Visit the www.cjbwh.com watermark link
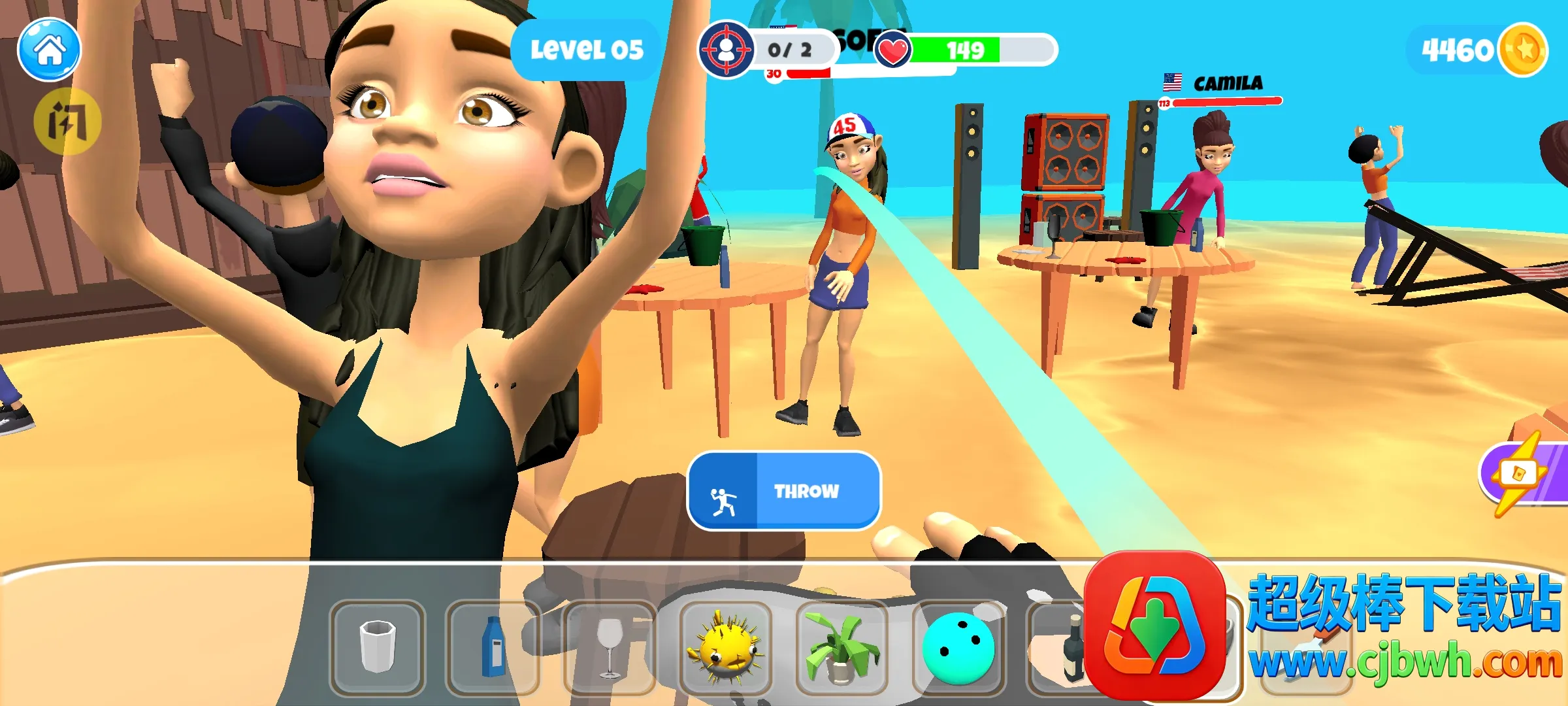Viewport: 1568px width, 706px height. point(1405,662)
